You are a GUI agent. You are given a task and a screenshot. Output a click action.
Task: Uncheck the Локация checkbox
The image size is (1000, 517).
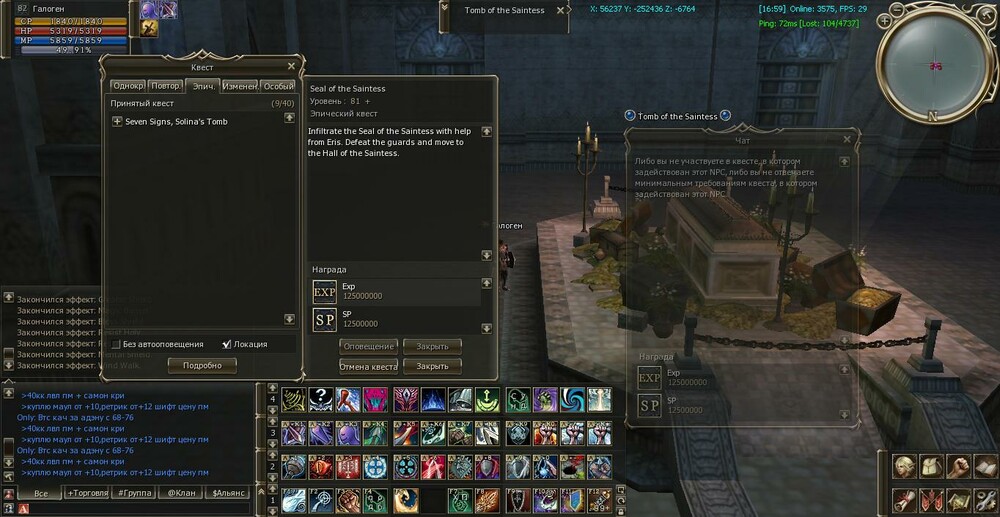point(227,344)
